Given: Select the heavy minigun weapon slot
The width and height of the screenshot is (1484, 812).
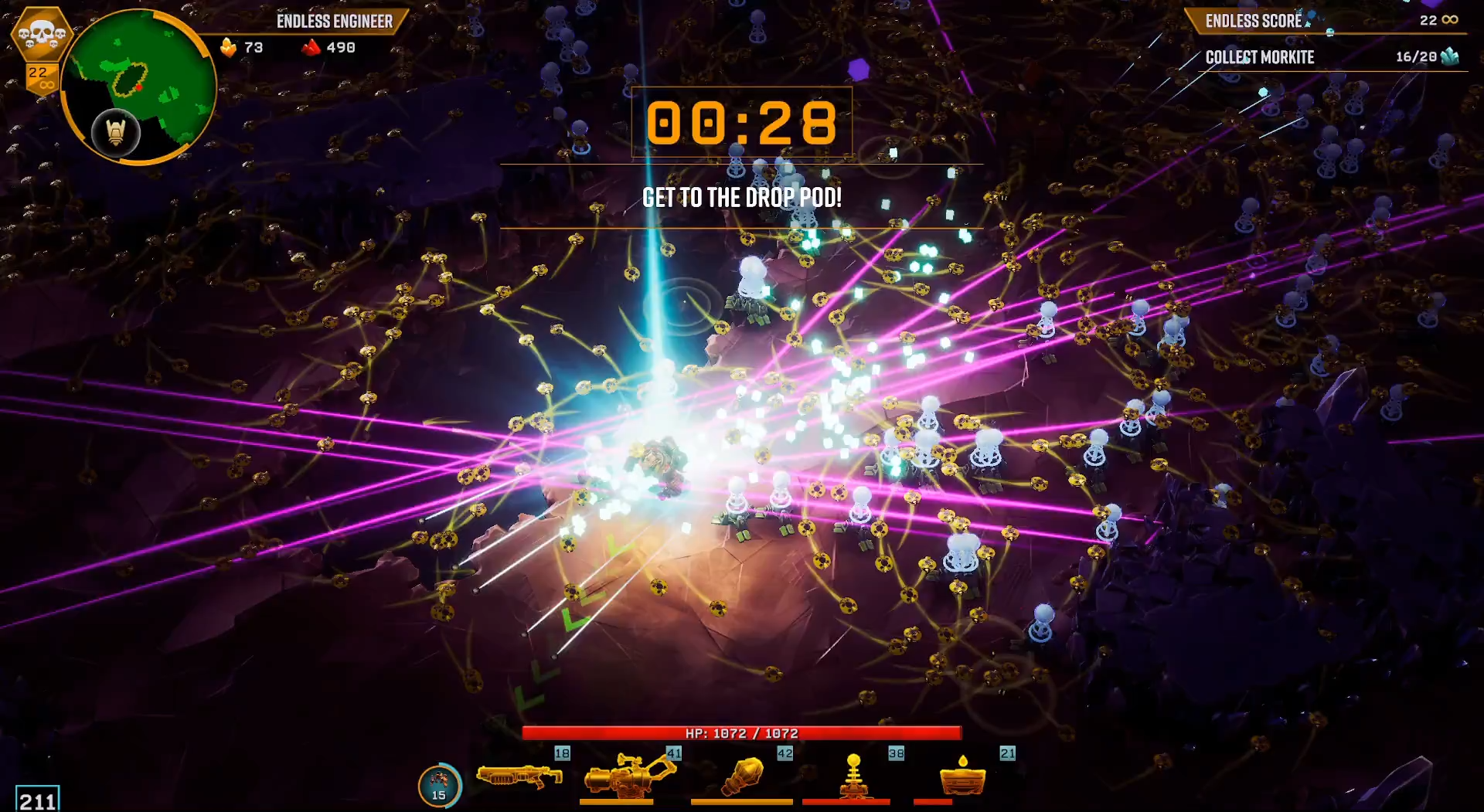Looking at the screenshot, I should (x=629, y=776).
